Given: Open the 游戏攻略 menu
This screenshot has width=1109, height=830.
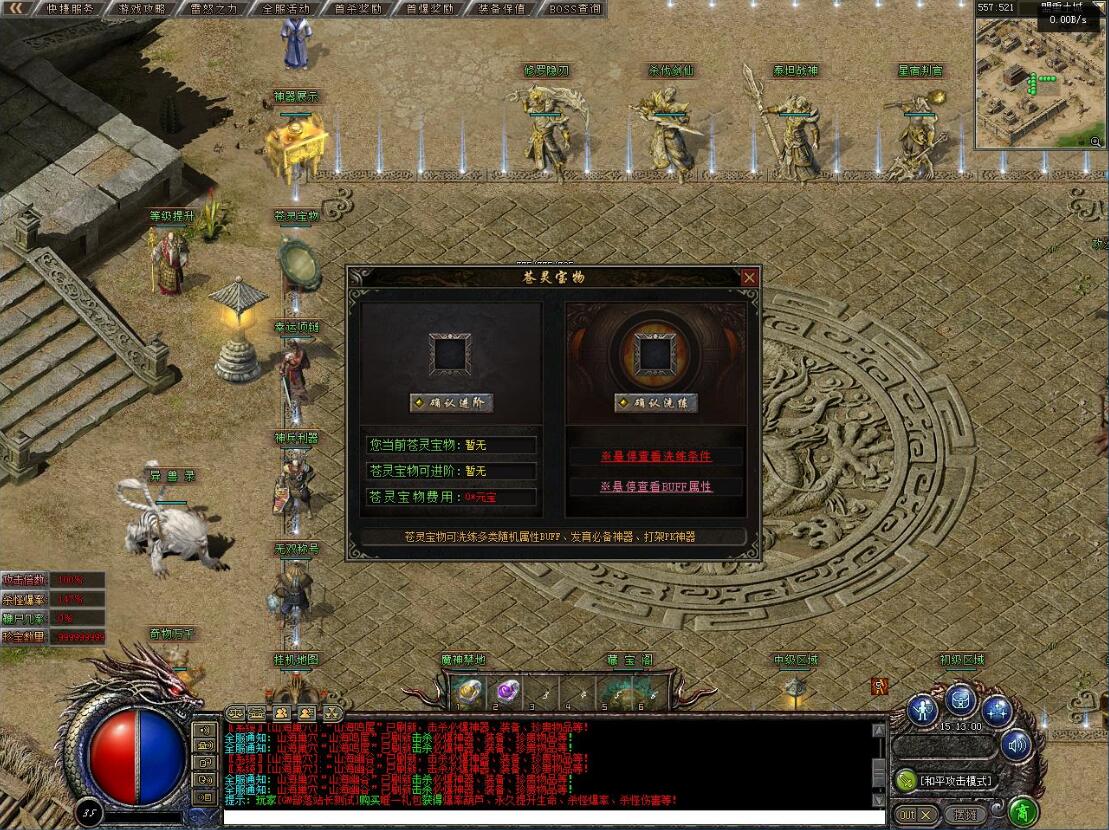Looking at the screenshot, I should pos(142,8).
